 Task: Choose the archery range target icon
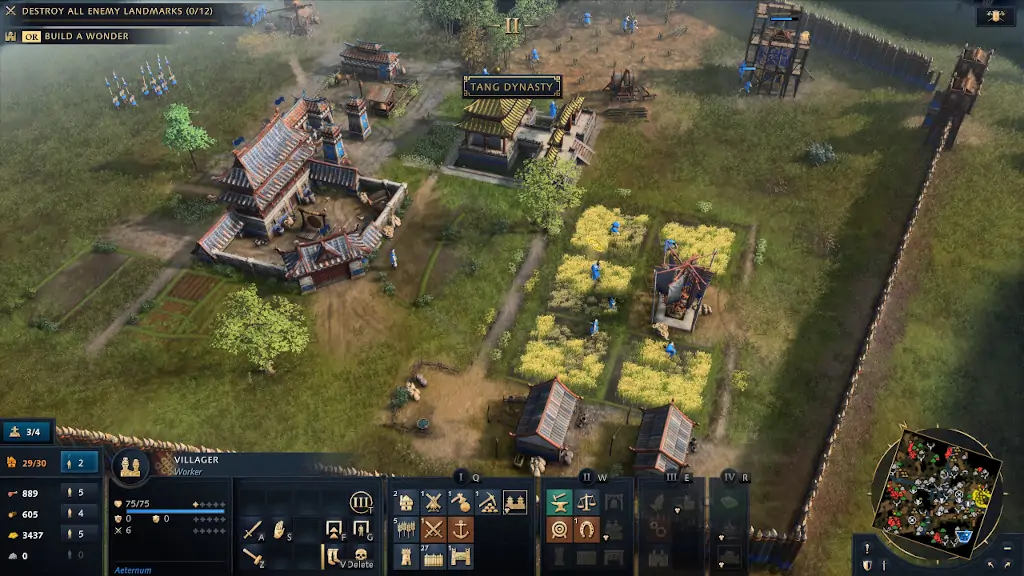pos(559,529)
